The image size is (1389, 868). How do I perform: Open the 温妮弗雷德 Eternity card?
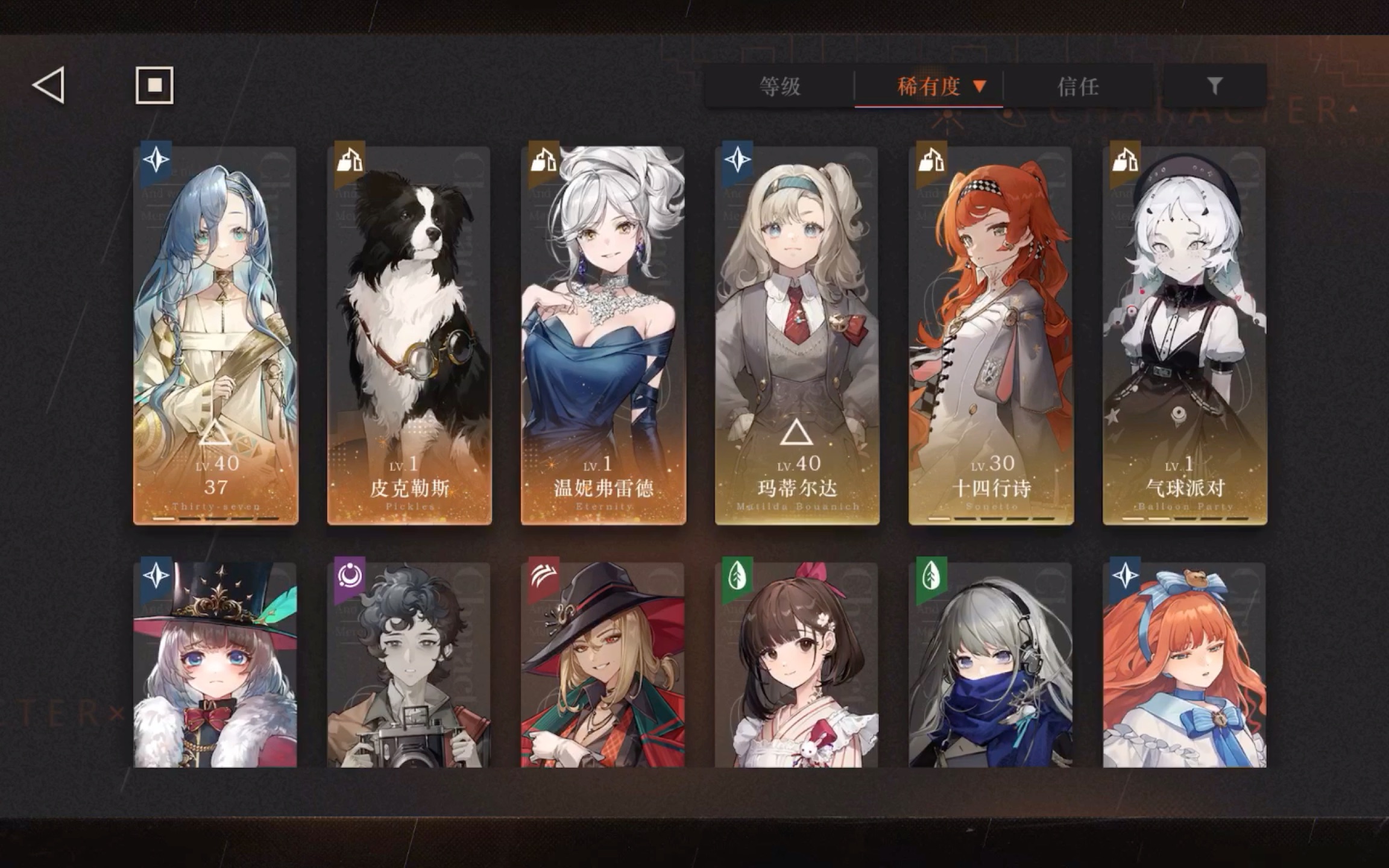(603, 335)
